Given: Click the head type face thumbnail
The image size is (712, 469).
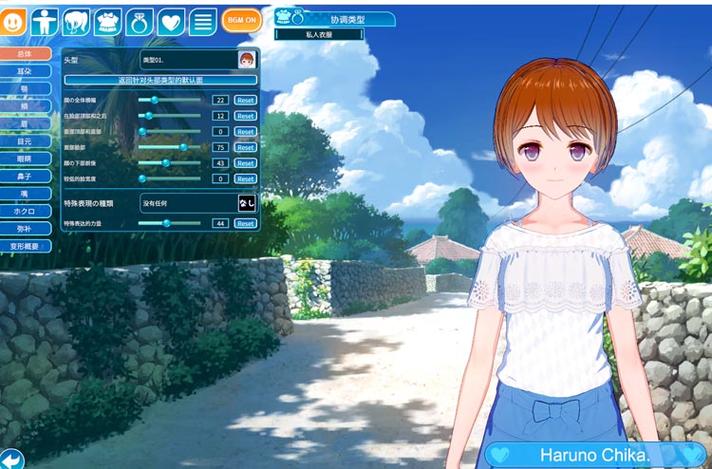Looking at the screenshot, I should click(x=246, y=60).
